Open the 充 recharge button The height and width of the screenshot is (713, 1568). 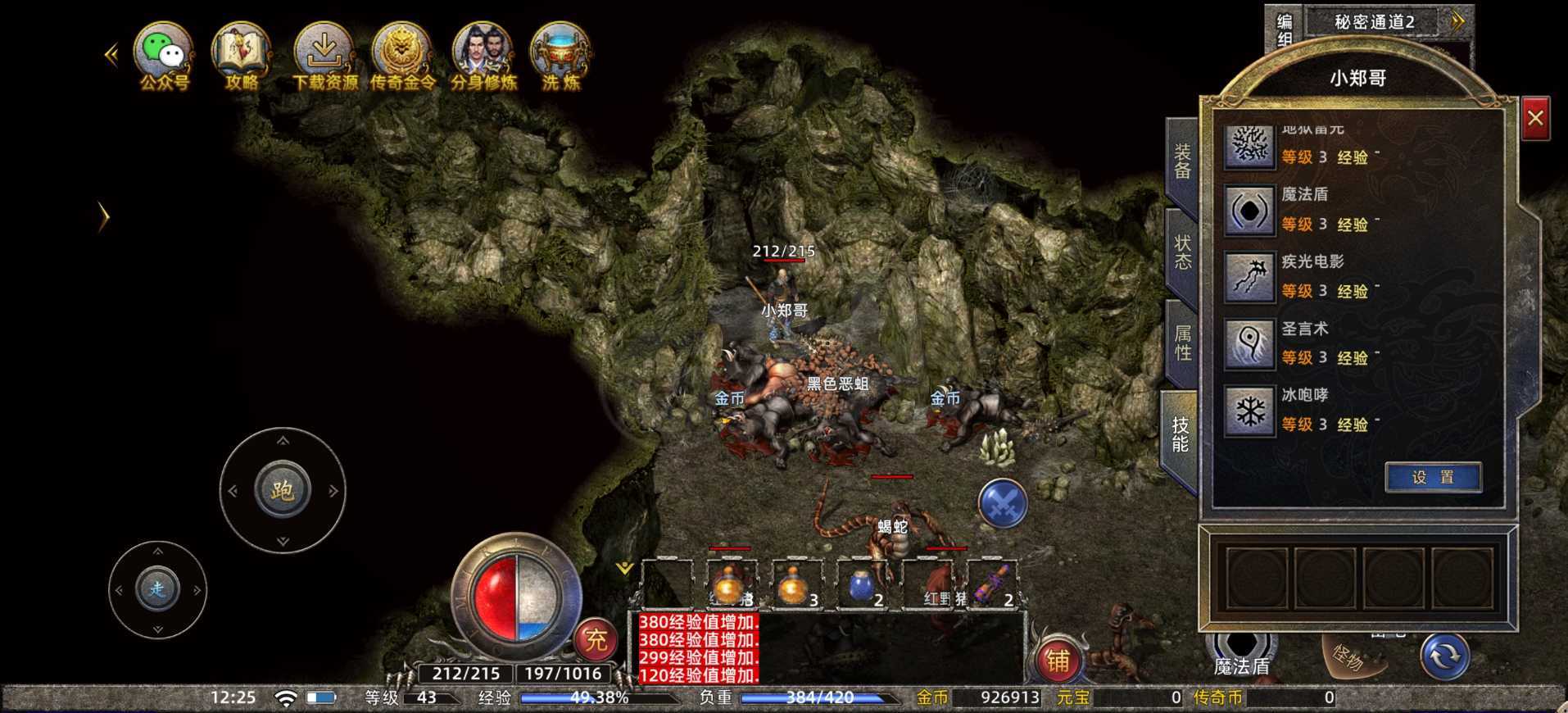[x=596, y=639]
